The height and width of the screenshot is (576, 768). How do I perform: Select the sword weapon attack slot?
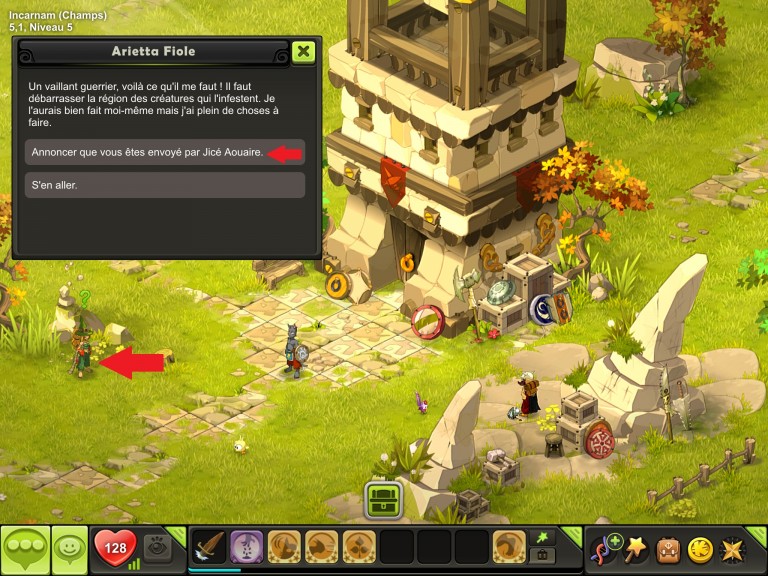click(209, 548)
